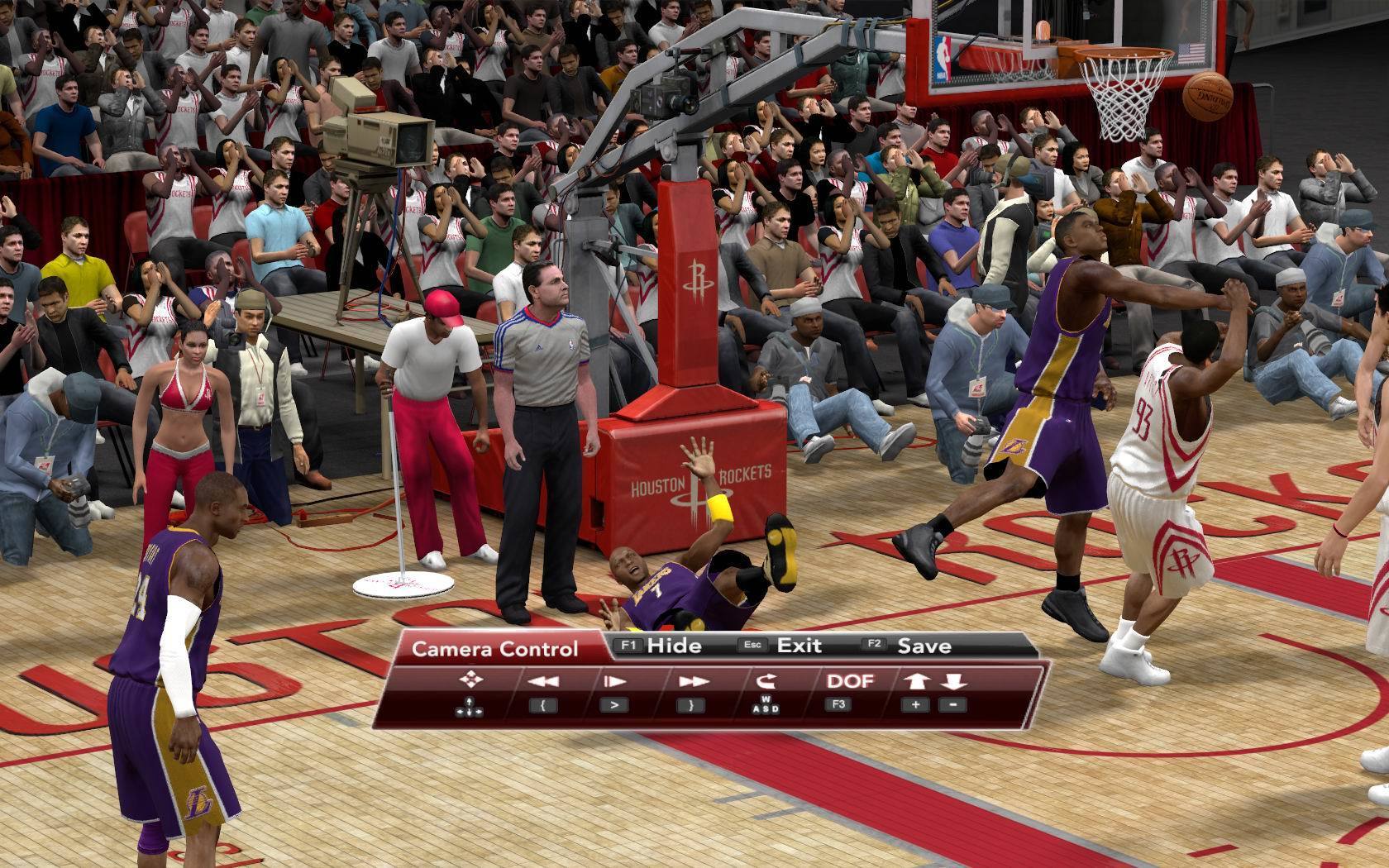The height and width of the screenshot is (868, 1389).
Task: Activate the camera rotate arrow icon
Action: 766,682
